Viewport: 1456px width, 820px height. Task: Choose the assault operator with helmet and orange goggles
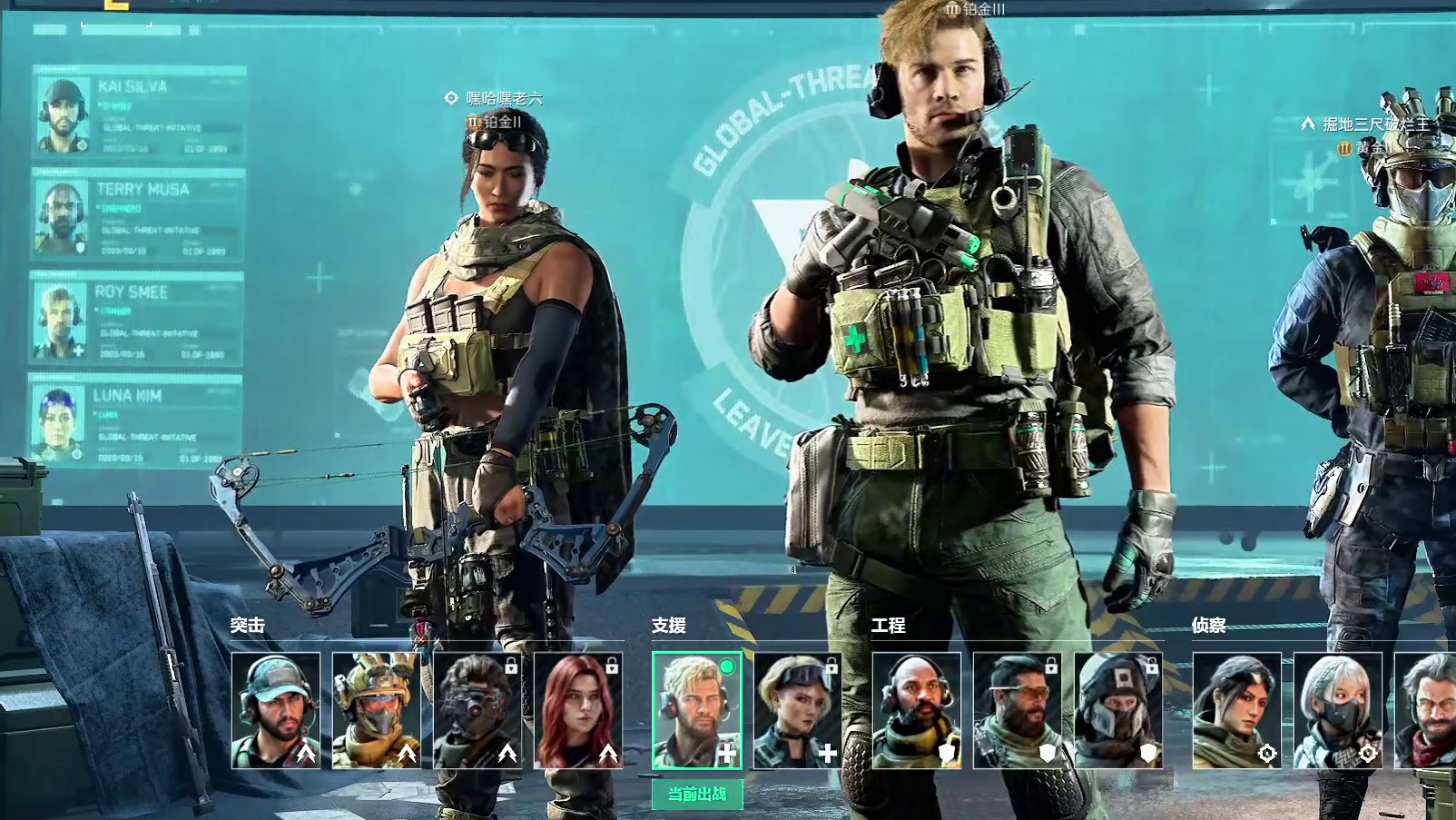click(x=377, y=710)
